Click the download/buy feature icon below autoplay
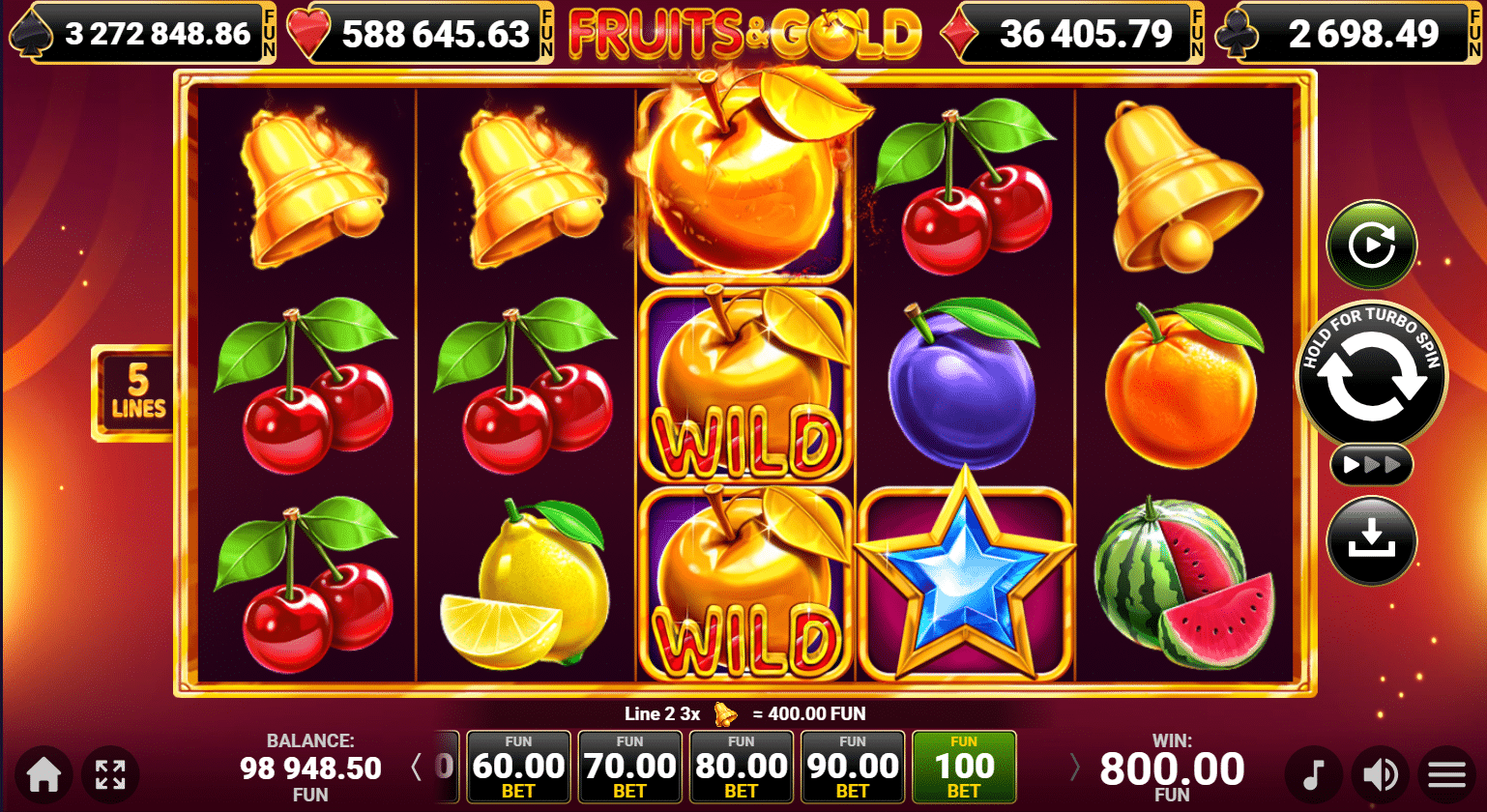The image size is (1487, 812). click(x=1371, y=539)
